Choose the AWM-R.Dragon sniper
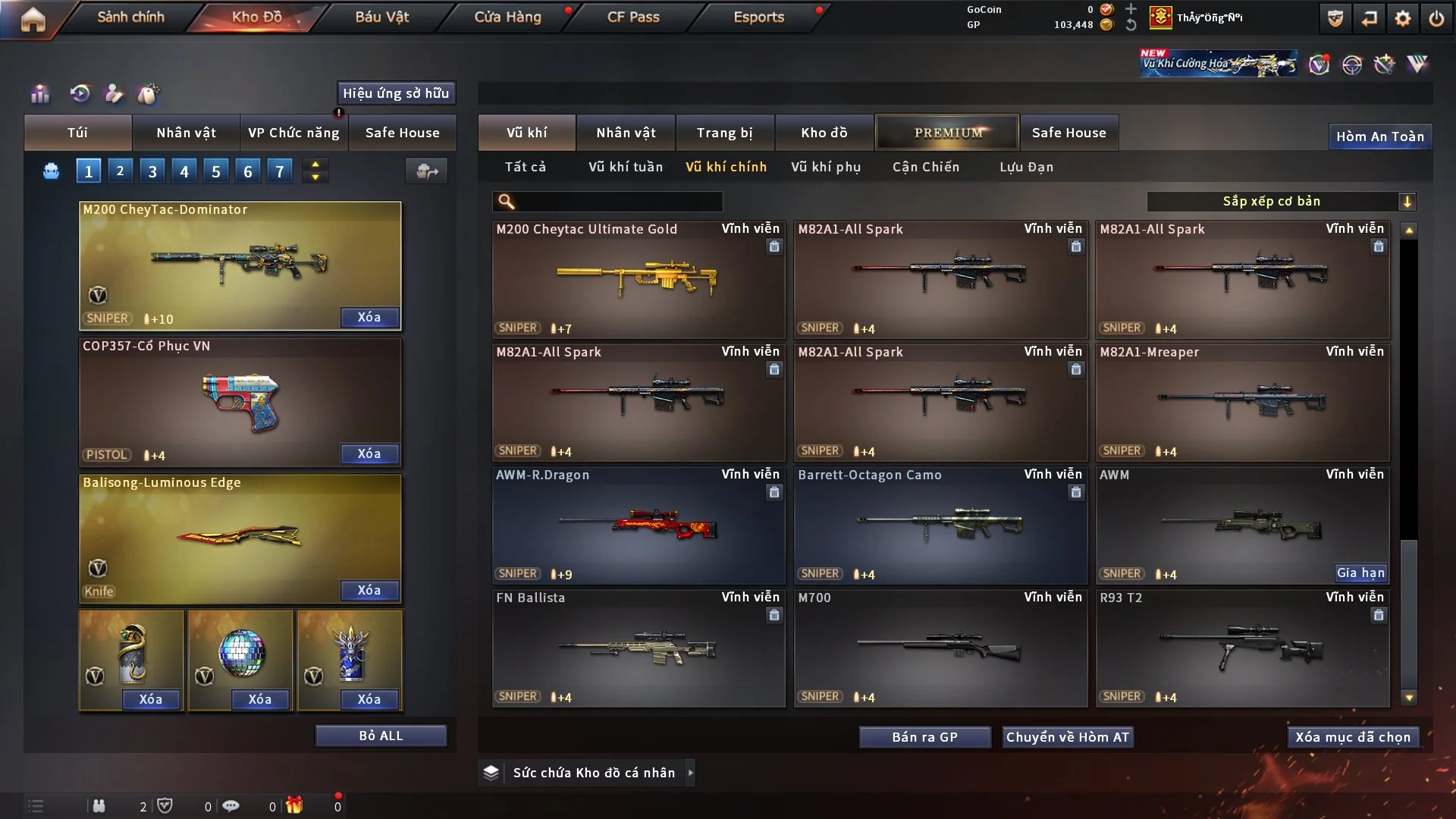This screenshot has width=1456, height=819. [638, 525]
